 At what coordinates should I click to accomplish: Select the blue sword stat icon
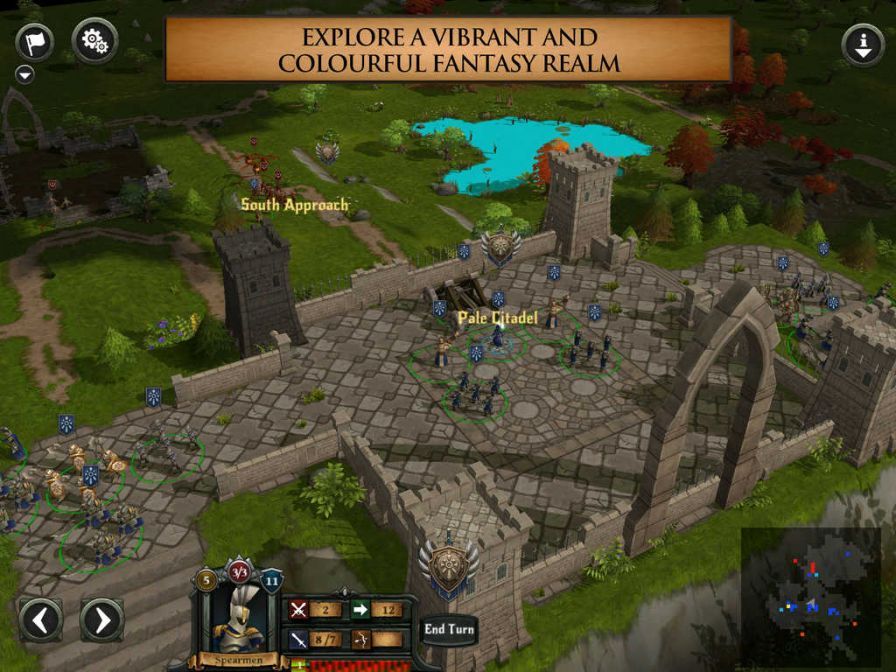pos(299,639)
